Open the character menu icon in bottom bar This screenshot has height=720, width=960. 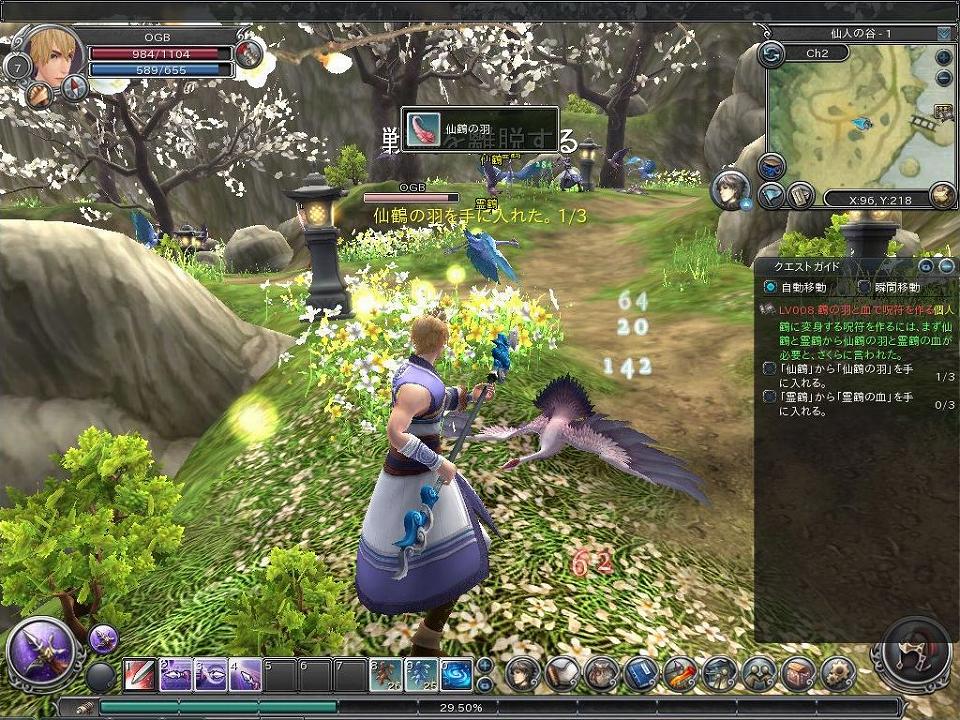pyautogui.click(x=522, y=674)
